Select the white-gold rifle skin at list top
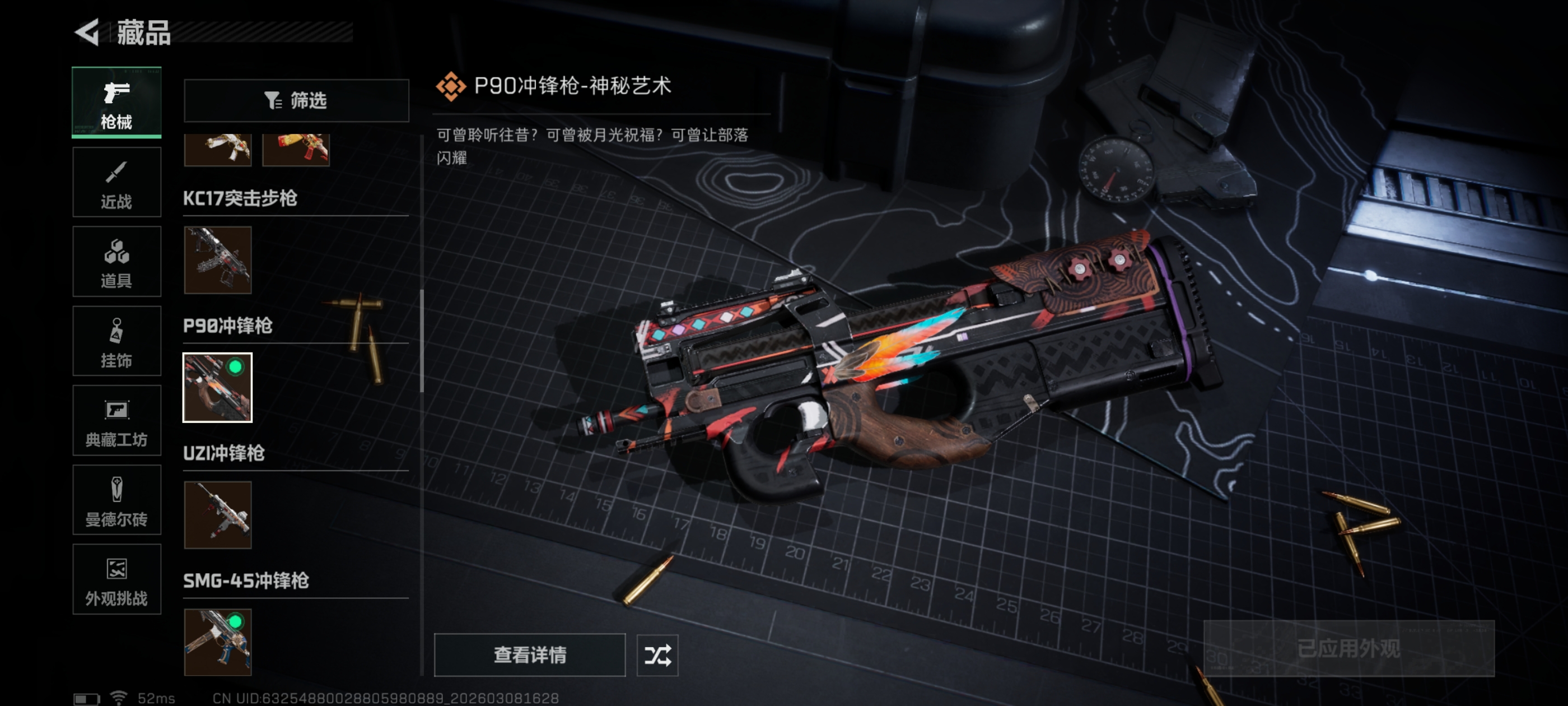 click(x=218, y=149)
